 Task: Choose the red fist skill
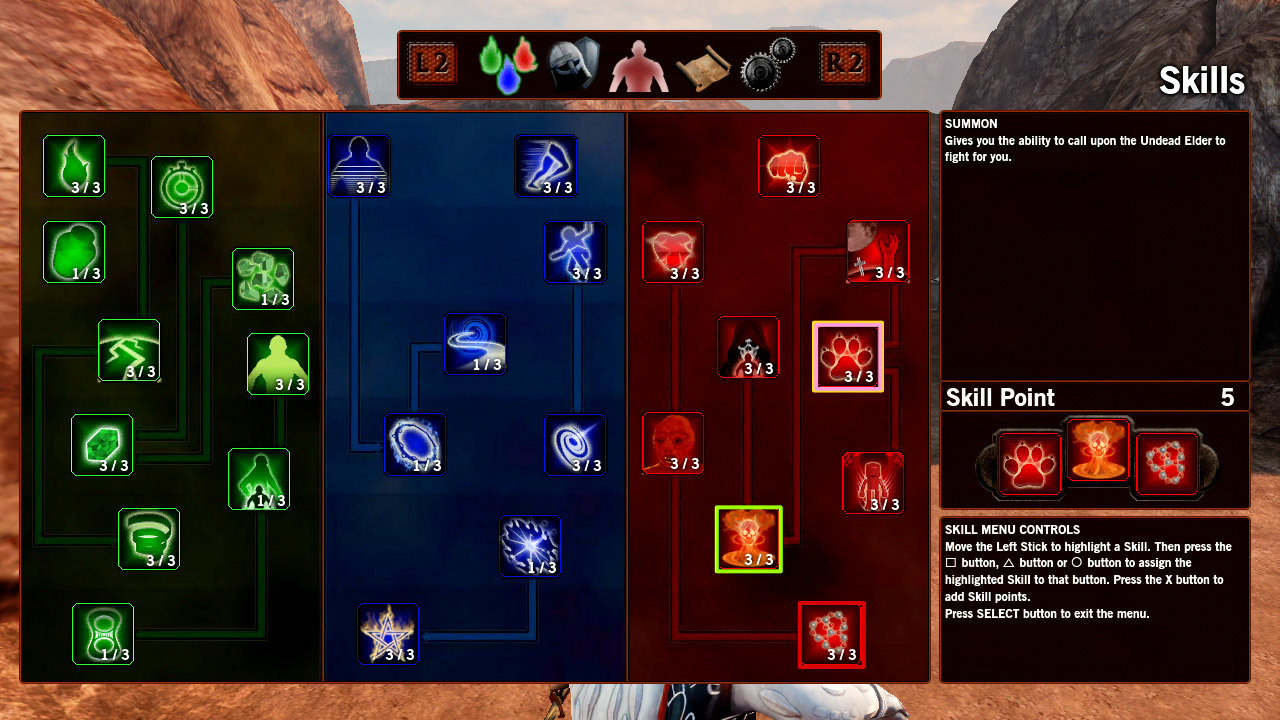789,166
